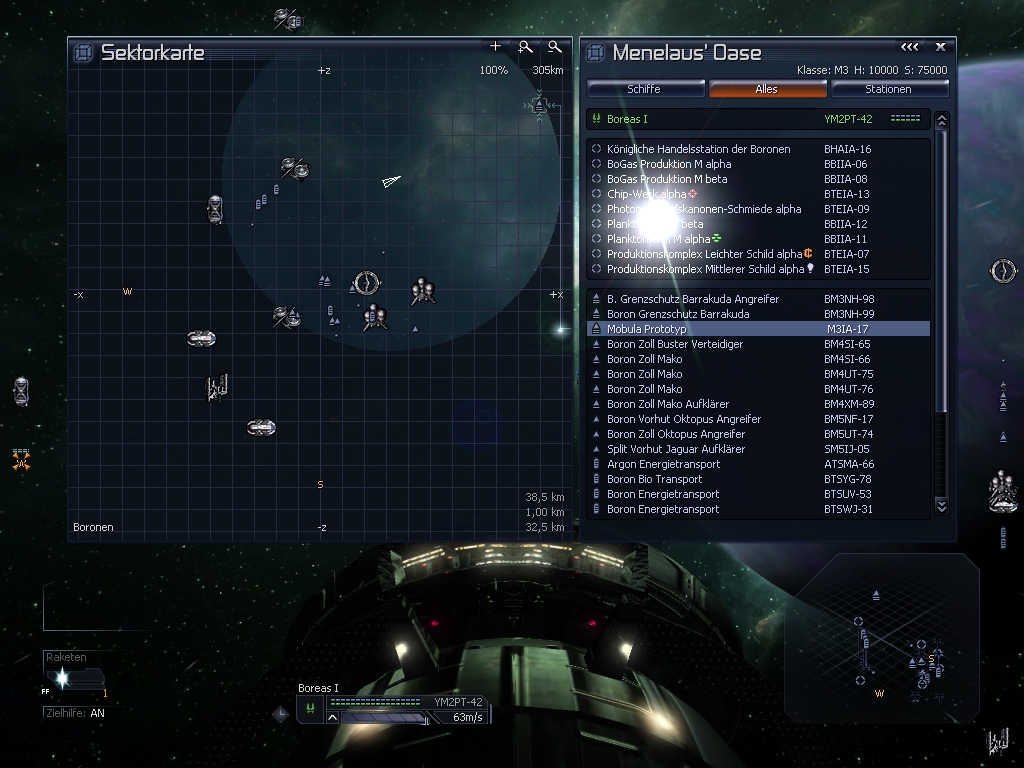Zoom out the sector map with magnifier-minus
Image resolution: width=1024 pixels, height=768 pixels.
coord(555,47)
